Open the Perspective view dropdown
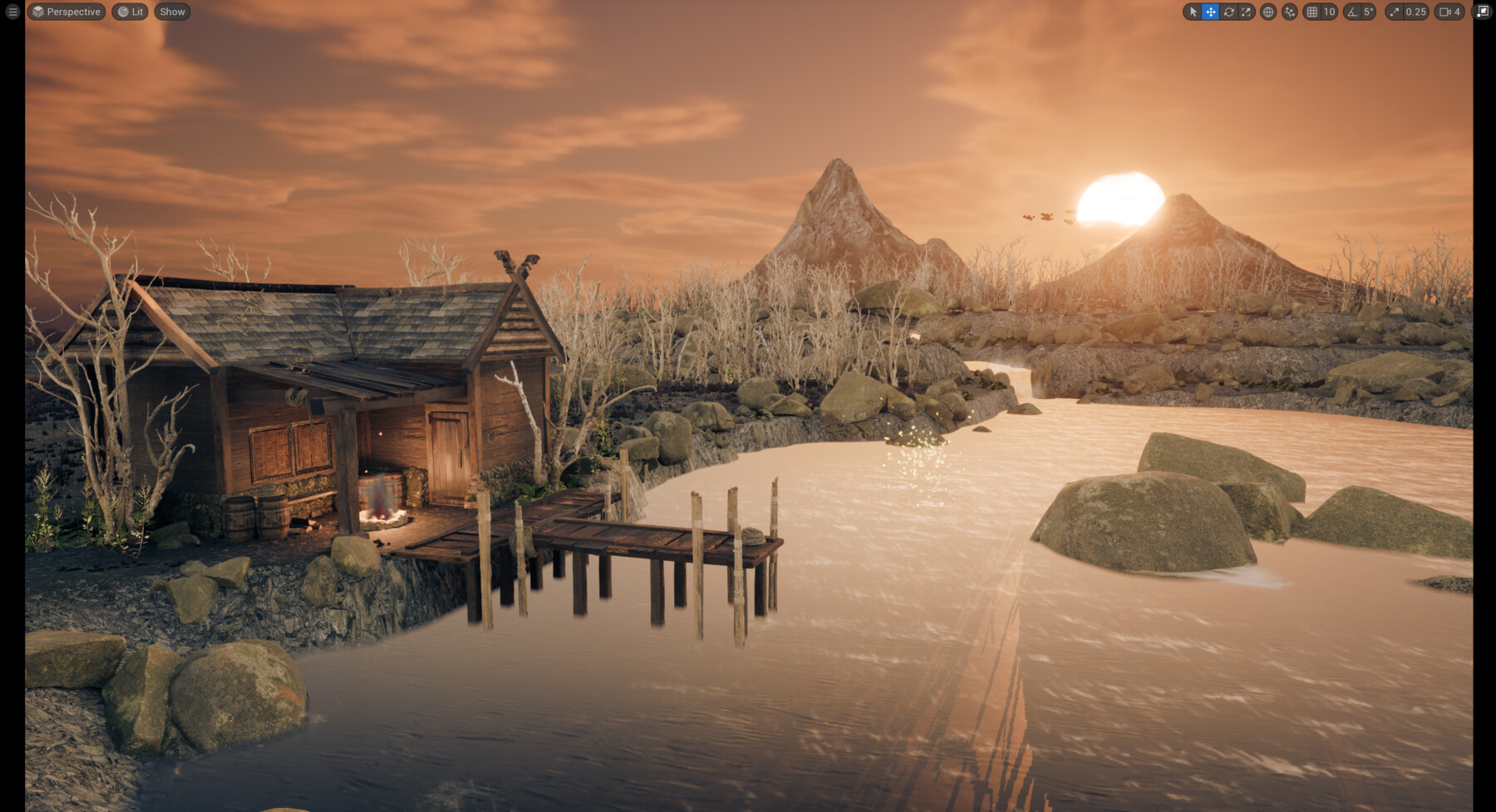 click(66, 12)
